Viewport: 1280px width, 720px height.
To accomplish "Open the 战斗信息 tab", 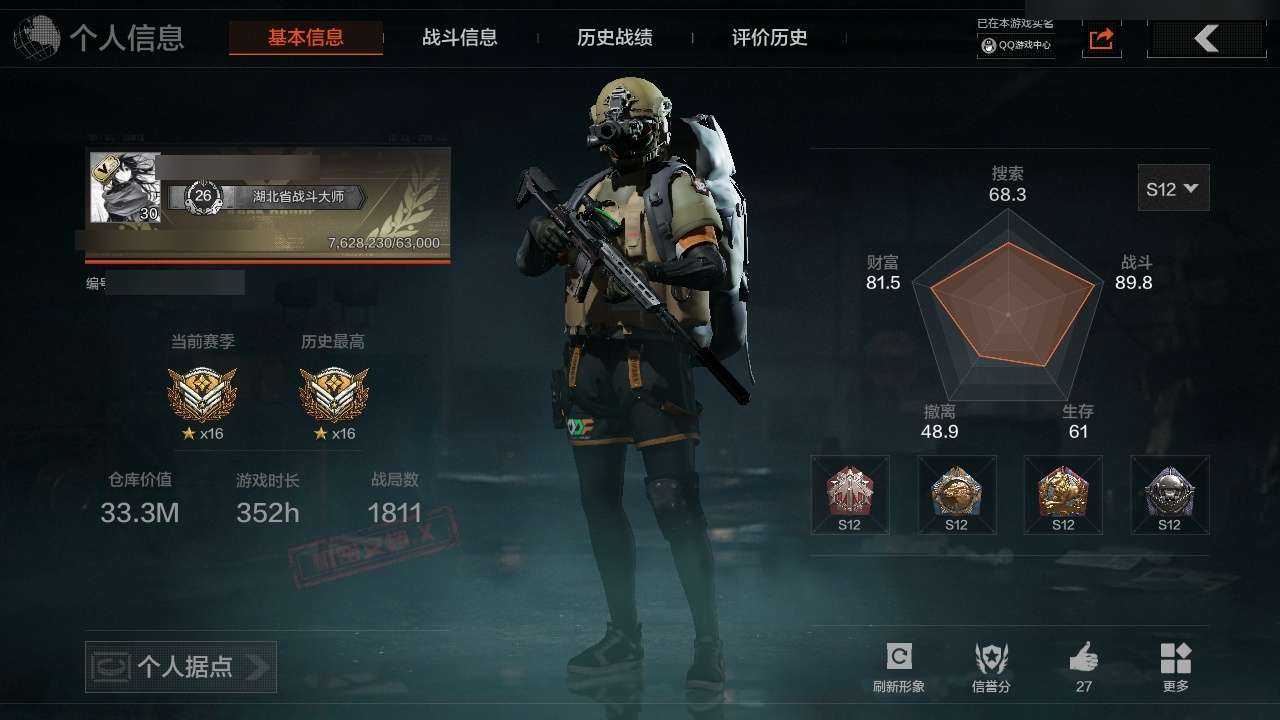I will pyautogui.click(x=460, y=38).
